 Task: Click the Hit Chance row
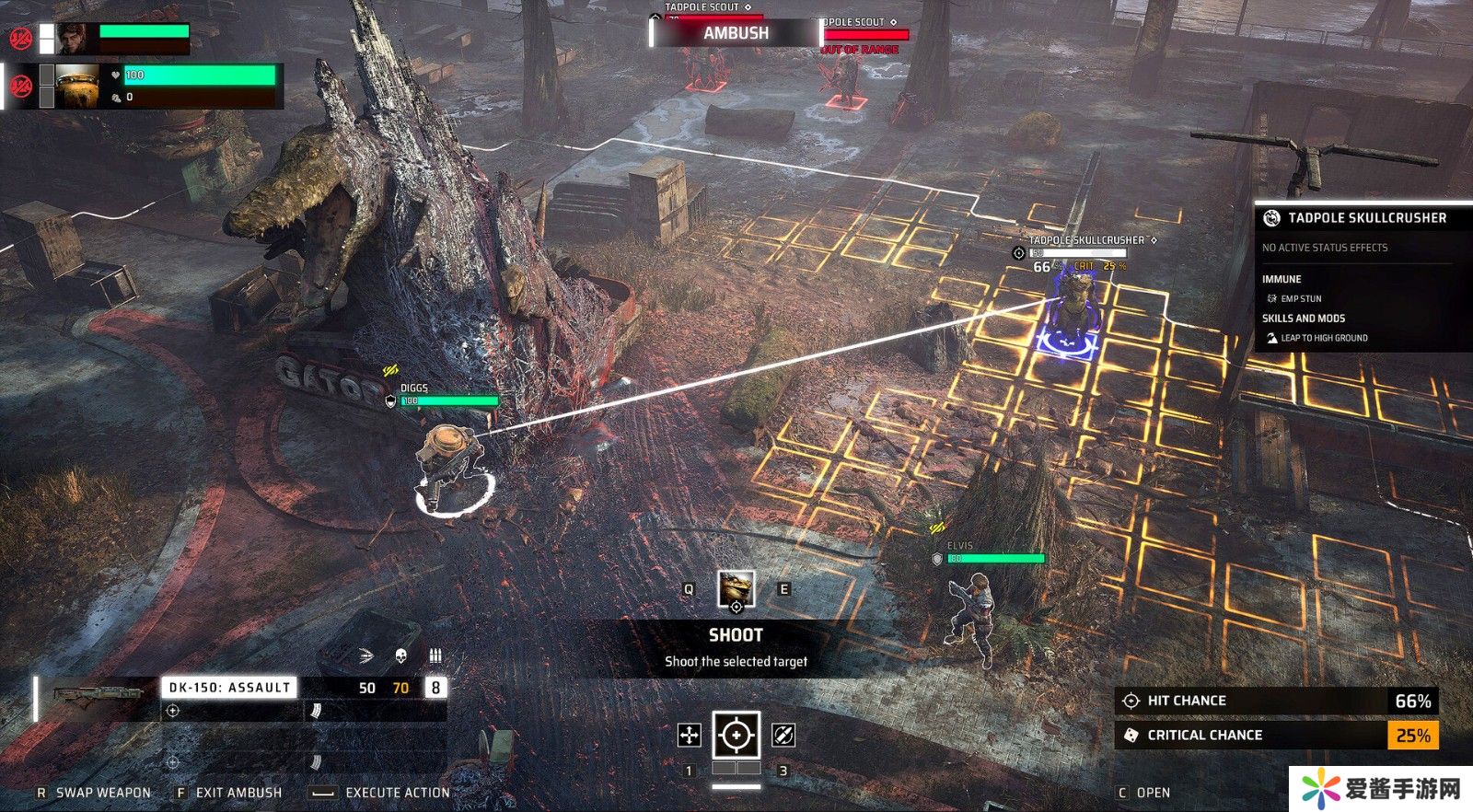tap(1276, 701)
